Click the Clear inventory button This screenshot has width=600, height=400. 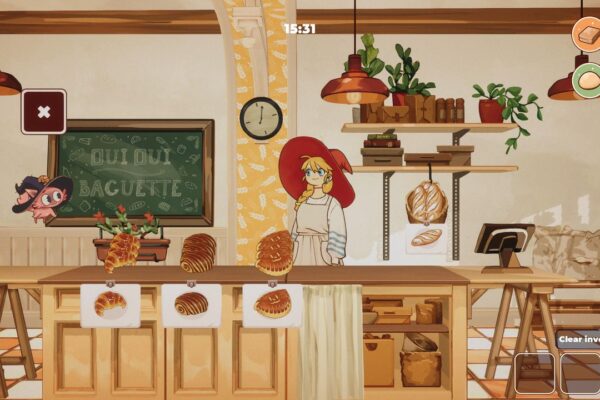coord(580,339)
